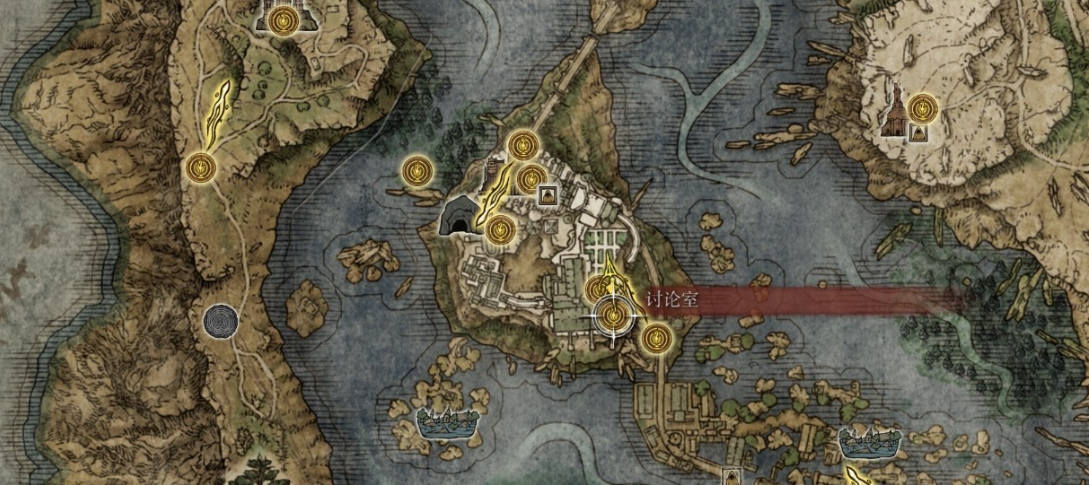Select the square merchant icon on the academy island
The image size is (1089, 485).
[x=547, y=194]
